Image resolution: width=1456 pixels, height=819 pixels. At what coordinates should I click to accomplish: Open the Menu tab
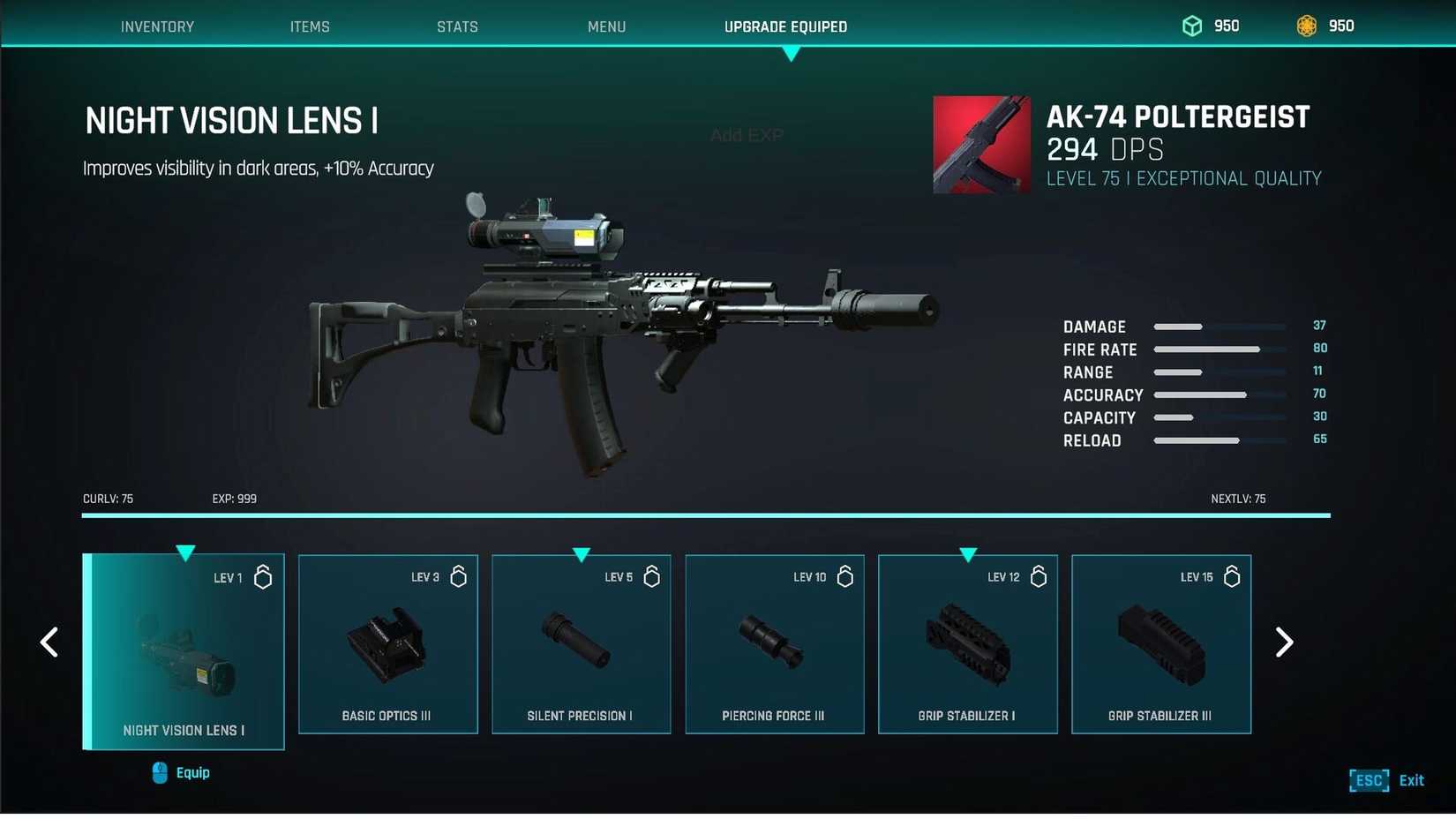coord(606,26)
